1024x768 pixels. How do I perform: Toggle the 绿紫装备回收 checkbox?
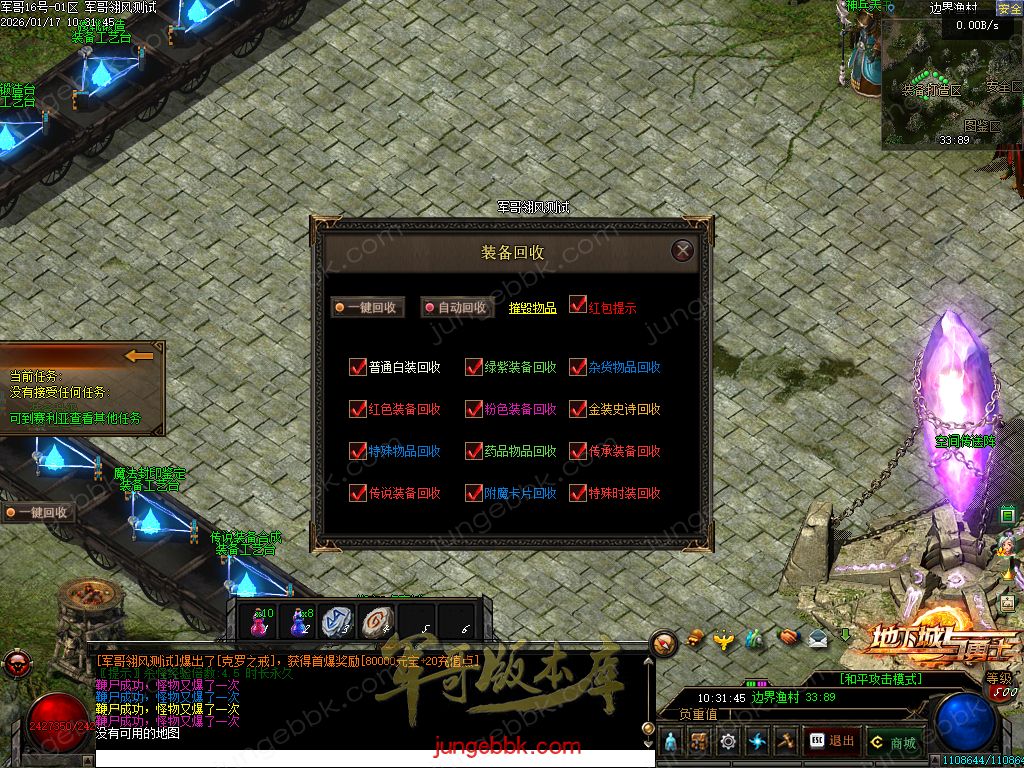point(474,367)
